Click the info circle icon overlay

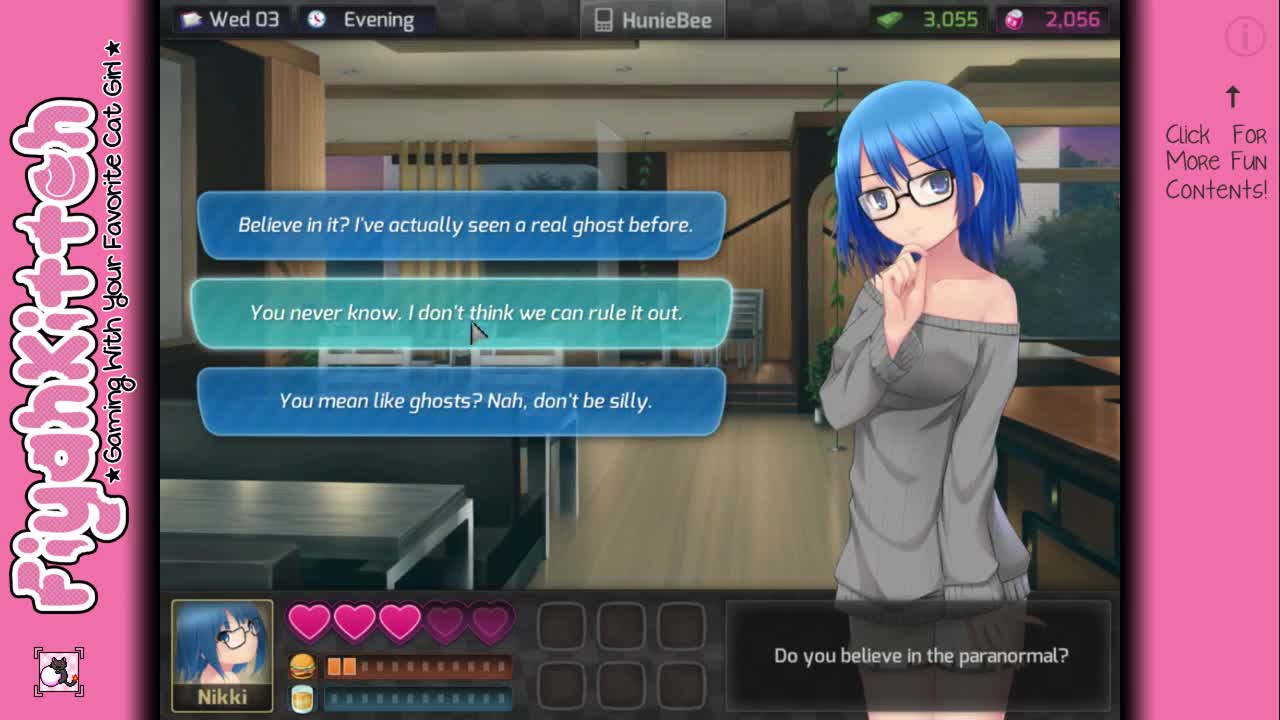pos(1245,38)
